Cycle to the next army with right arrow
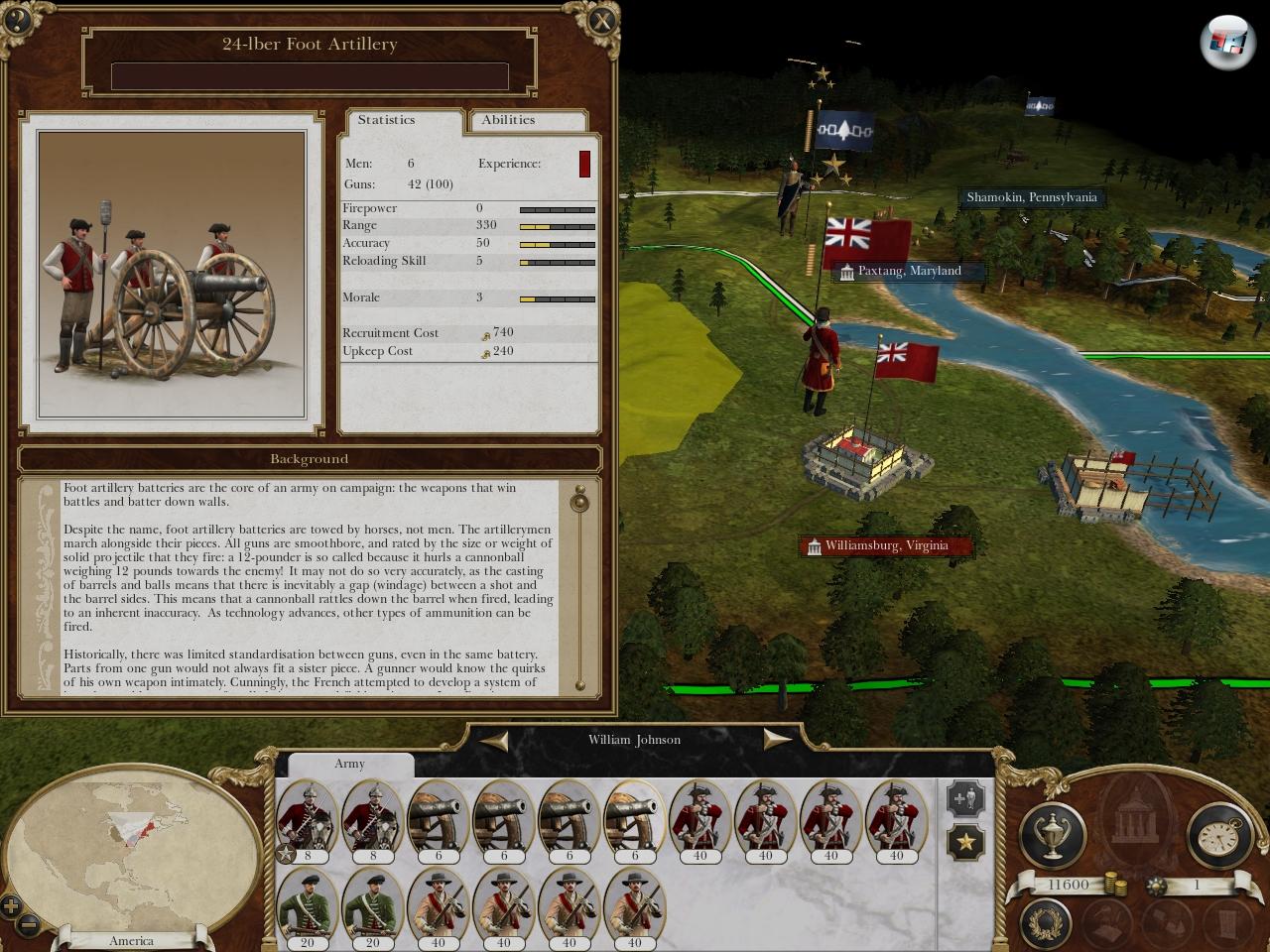The height and width of the screenshot is (952, 1270). tap(776, 740)
